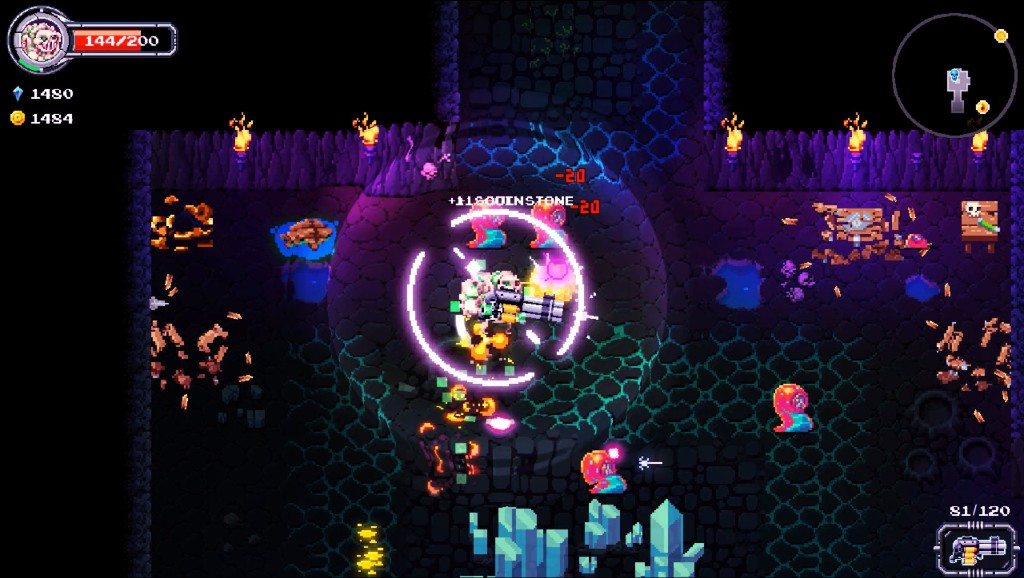
Task: Open the circular dungeon minimap
Action: [954, 76]
